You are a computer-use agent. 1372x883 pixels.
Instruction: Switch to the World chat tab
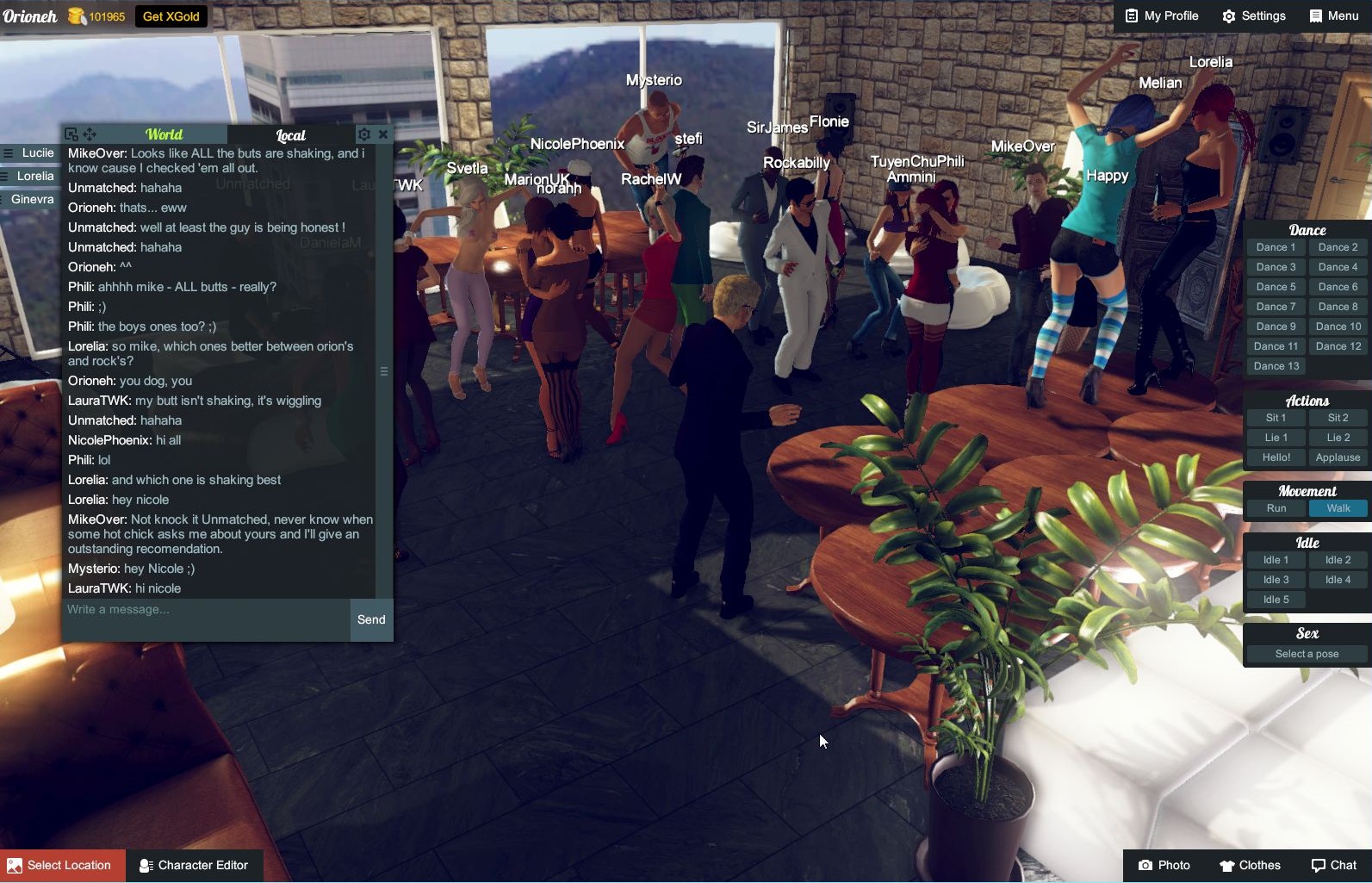[x=164, y=134]
